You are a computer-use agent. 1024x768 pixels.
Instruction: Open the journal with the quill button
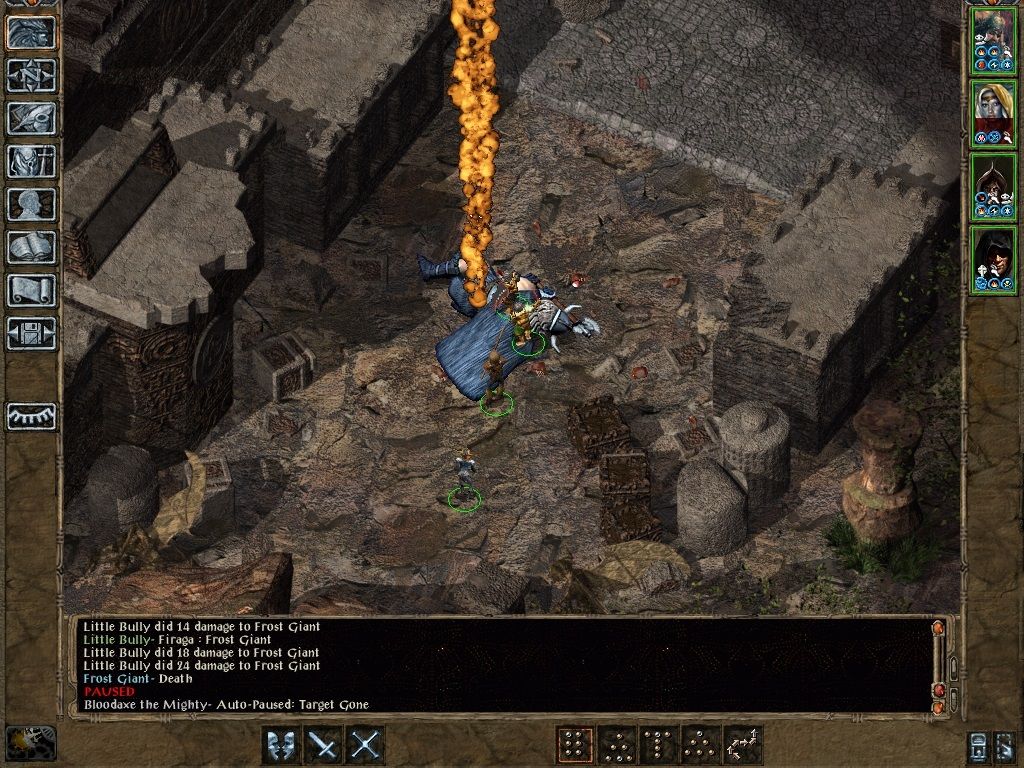[x=31, y=118]
